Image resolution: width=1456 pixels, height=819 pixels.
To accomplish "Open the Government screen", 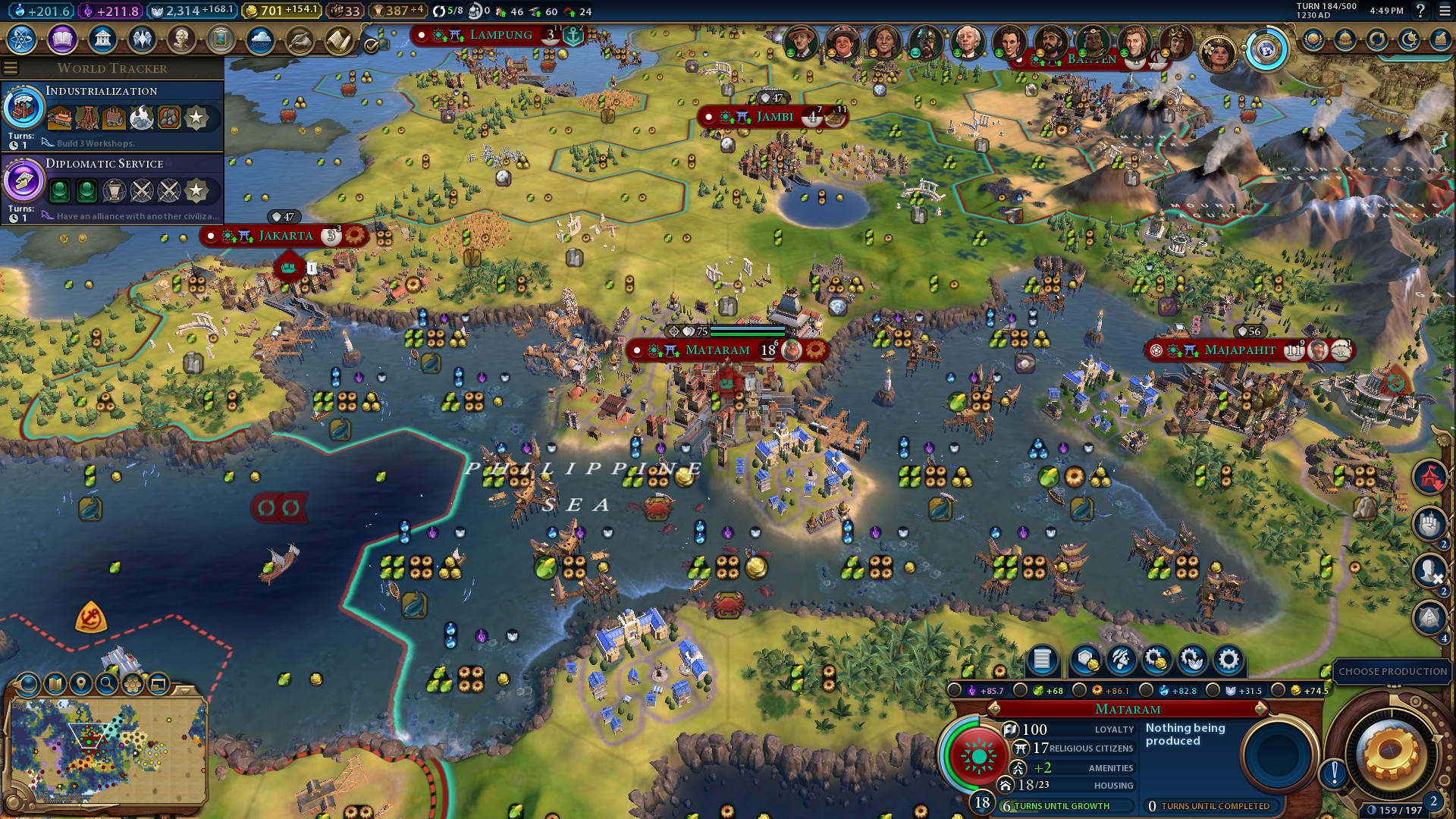I will pos(101,39).
